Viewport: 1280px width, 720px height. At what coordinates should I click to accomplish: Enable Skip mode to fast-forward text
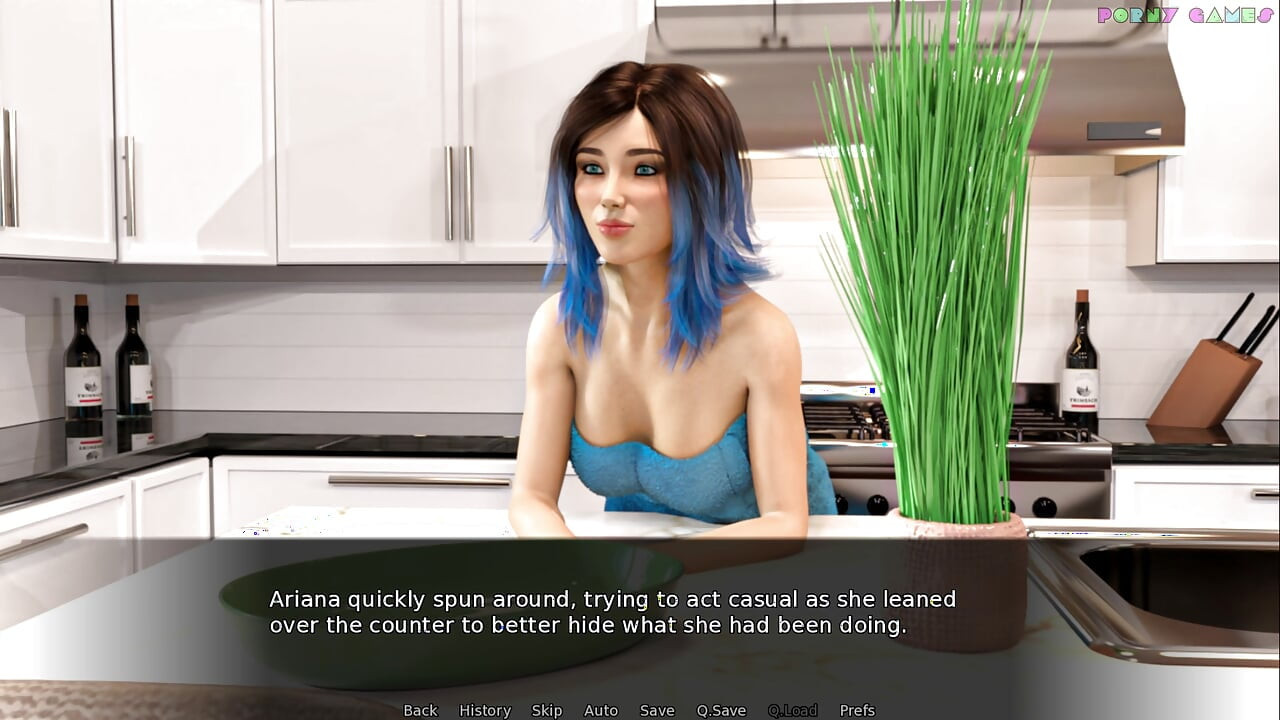(547, 710)
